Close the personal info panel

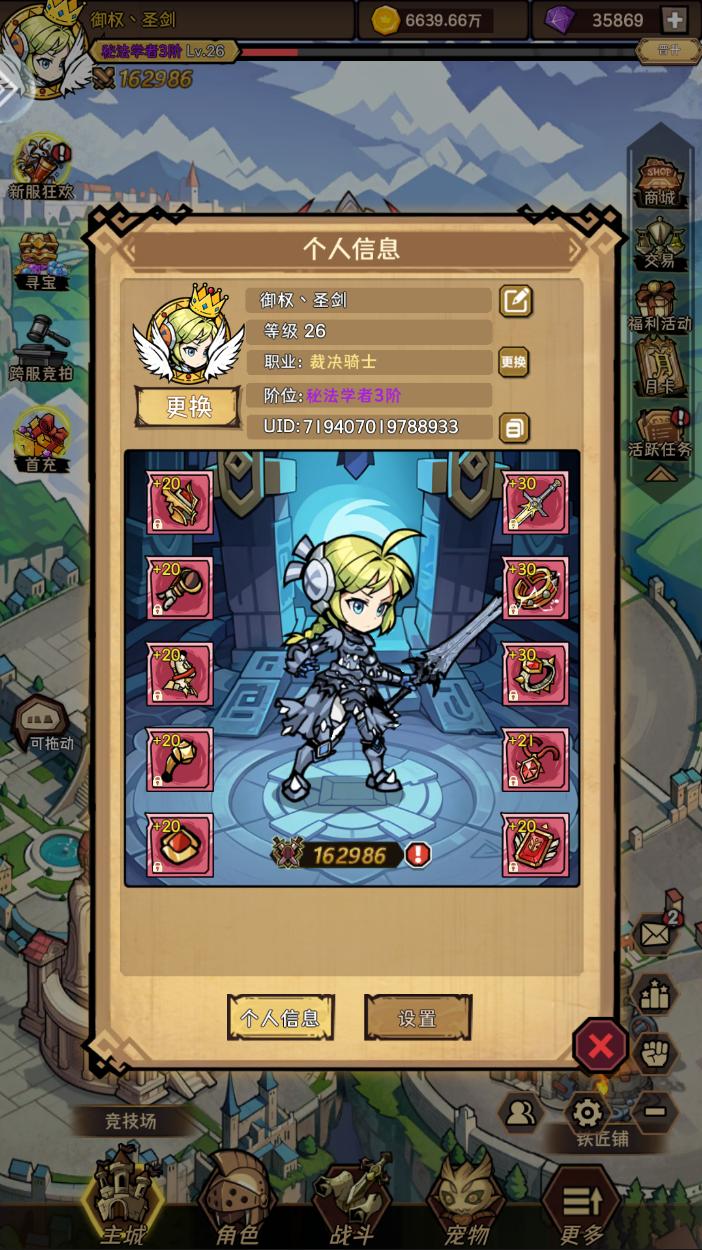click(600, 1046)
